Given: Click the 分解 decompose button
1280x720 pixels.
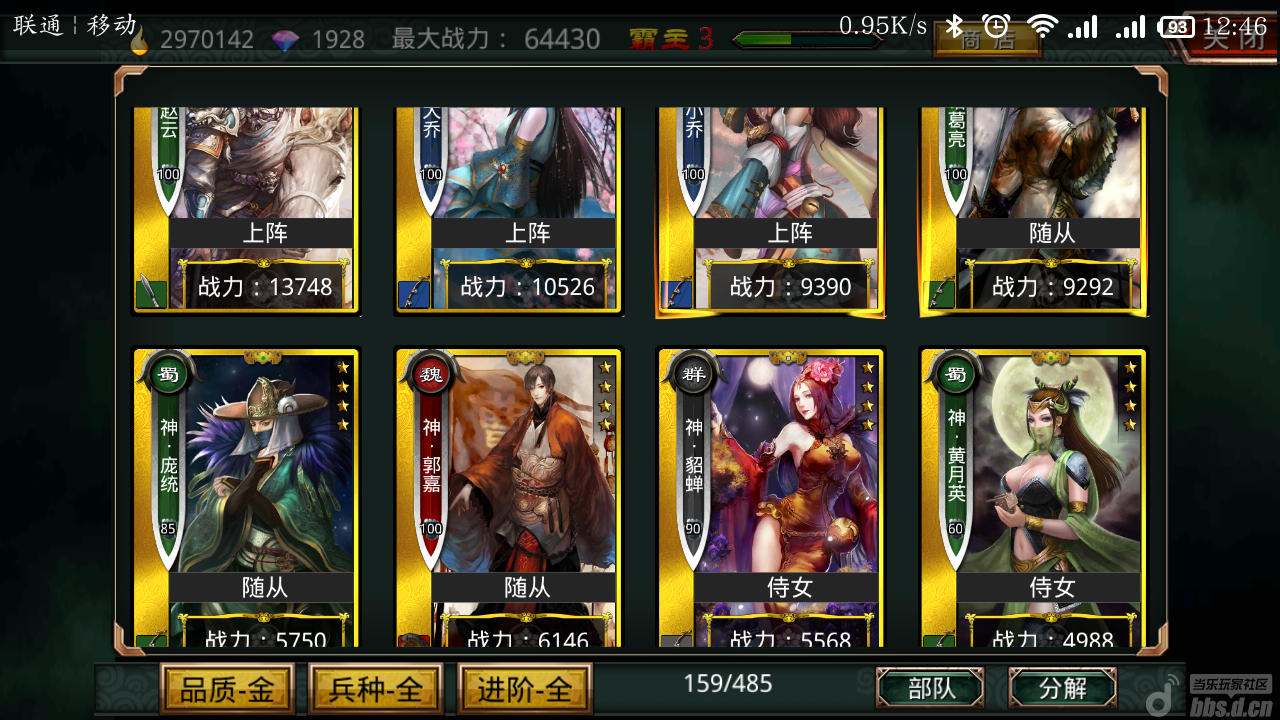Looking at the screenshot, I should (x=1062, y=688).
